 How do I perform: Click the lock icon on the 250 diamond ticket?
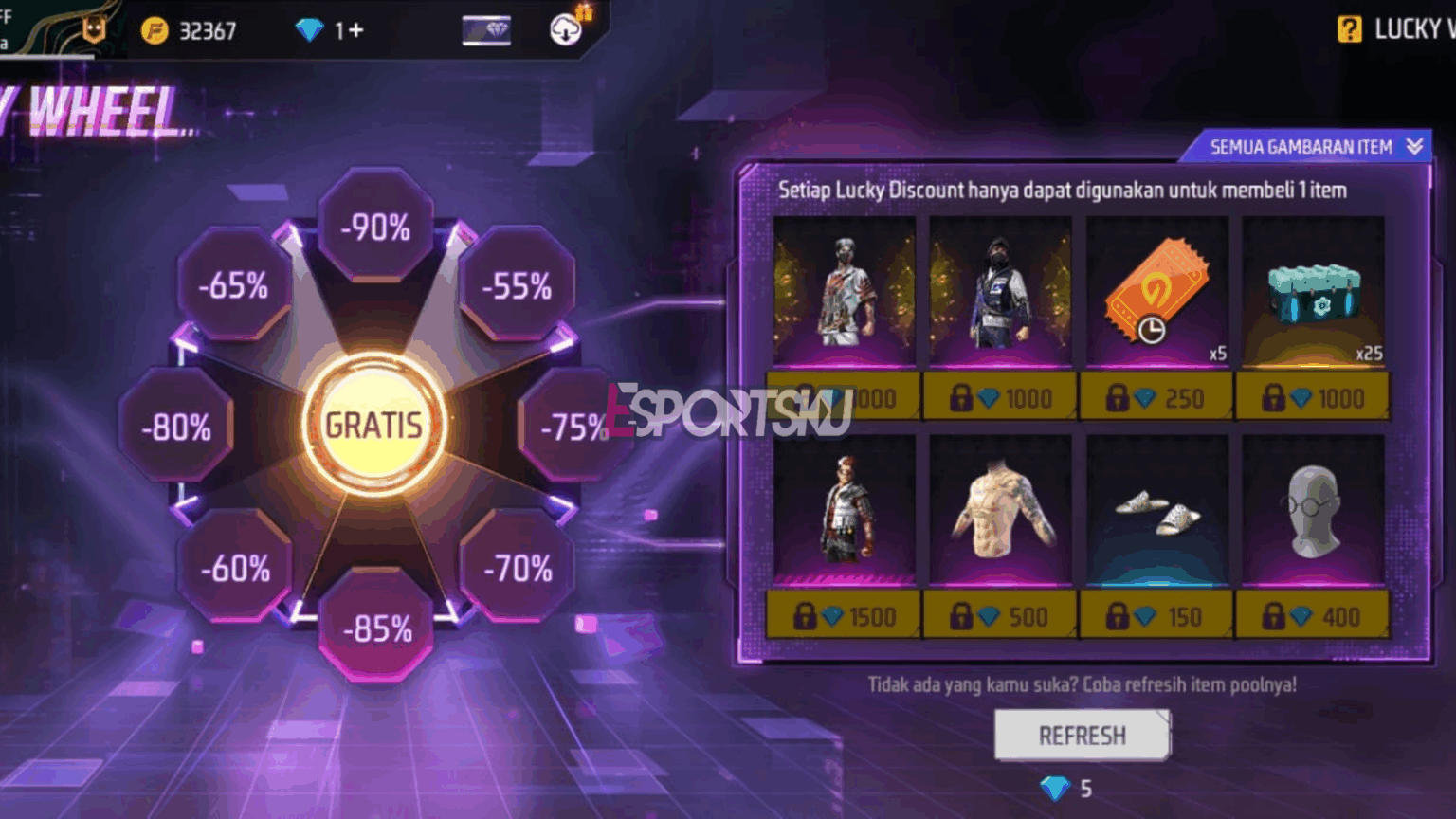click(1118, 396)
